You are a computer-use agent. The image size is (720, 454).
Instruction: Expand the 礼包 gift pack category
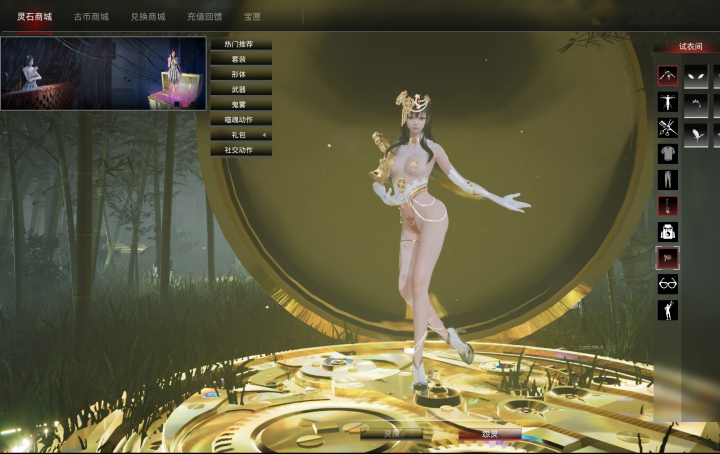click(x=240, y=135)
